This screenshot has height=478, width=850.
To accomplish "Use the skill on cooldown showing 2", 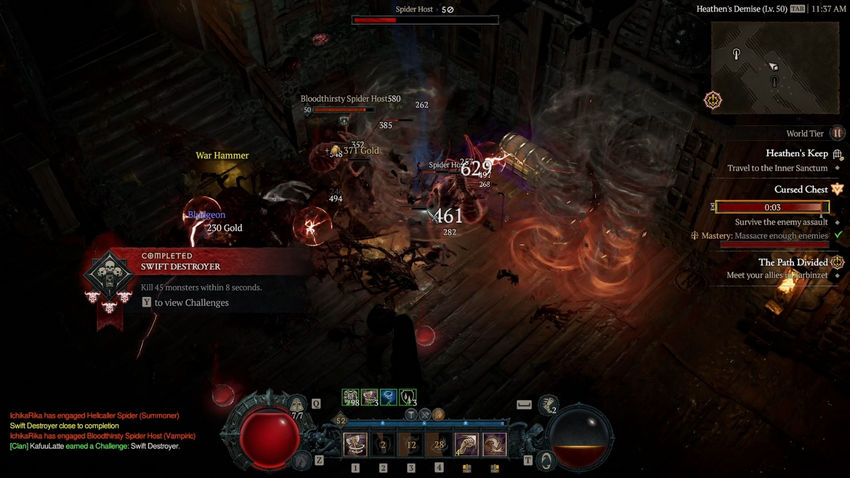I will [383, 445].
